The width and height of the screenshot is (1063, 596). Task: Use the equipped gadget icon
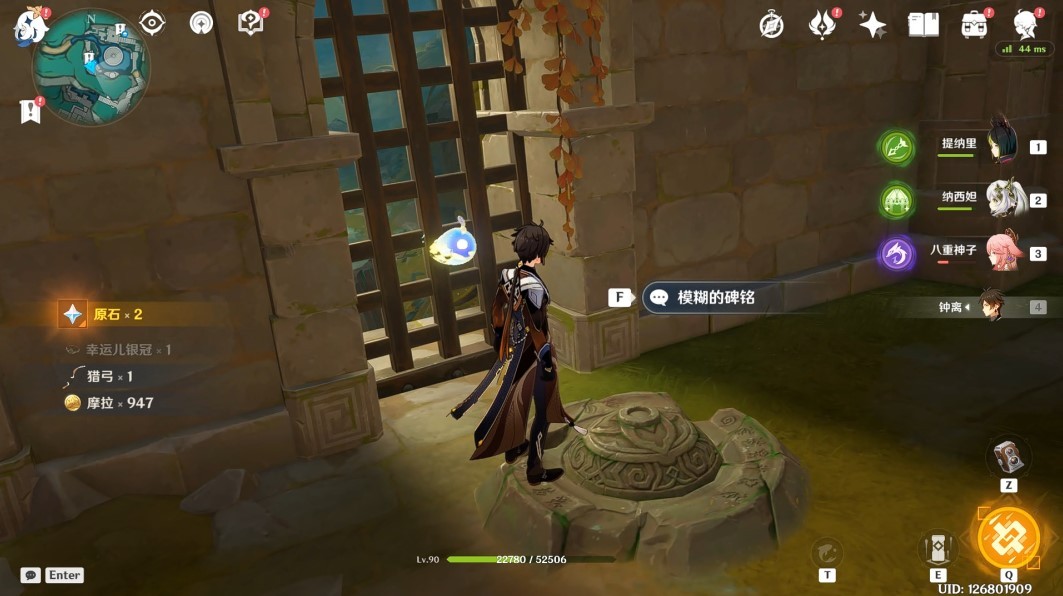click(1008, 457)
